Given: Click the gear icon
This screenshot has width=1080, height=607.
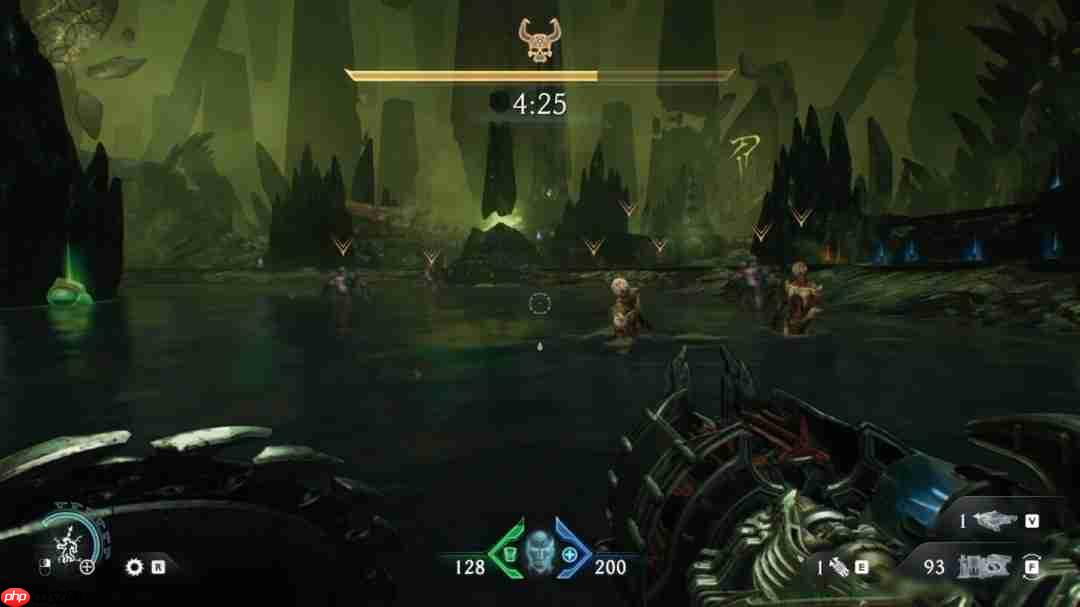Looking at the screenshot, I should (x=135, y=568).
